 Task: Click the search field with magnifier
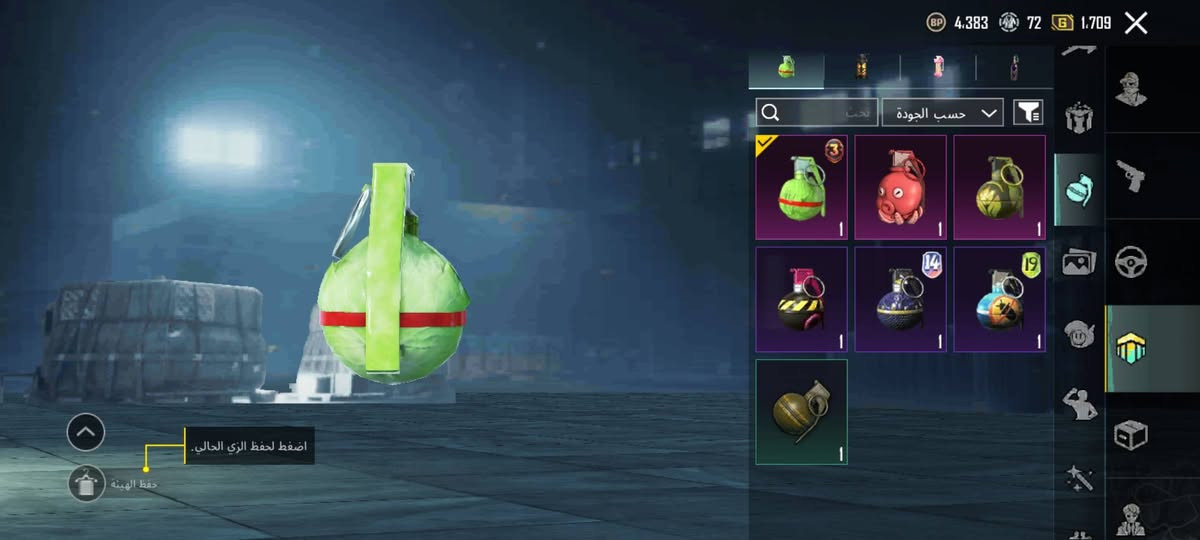817,113
